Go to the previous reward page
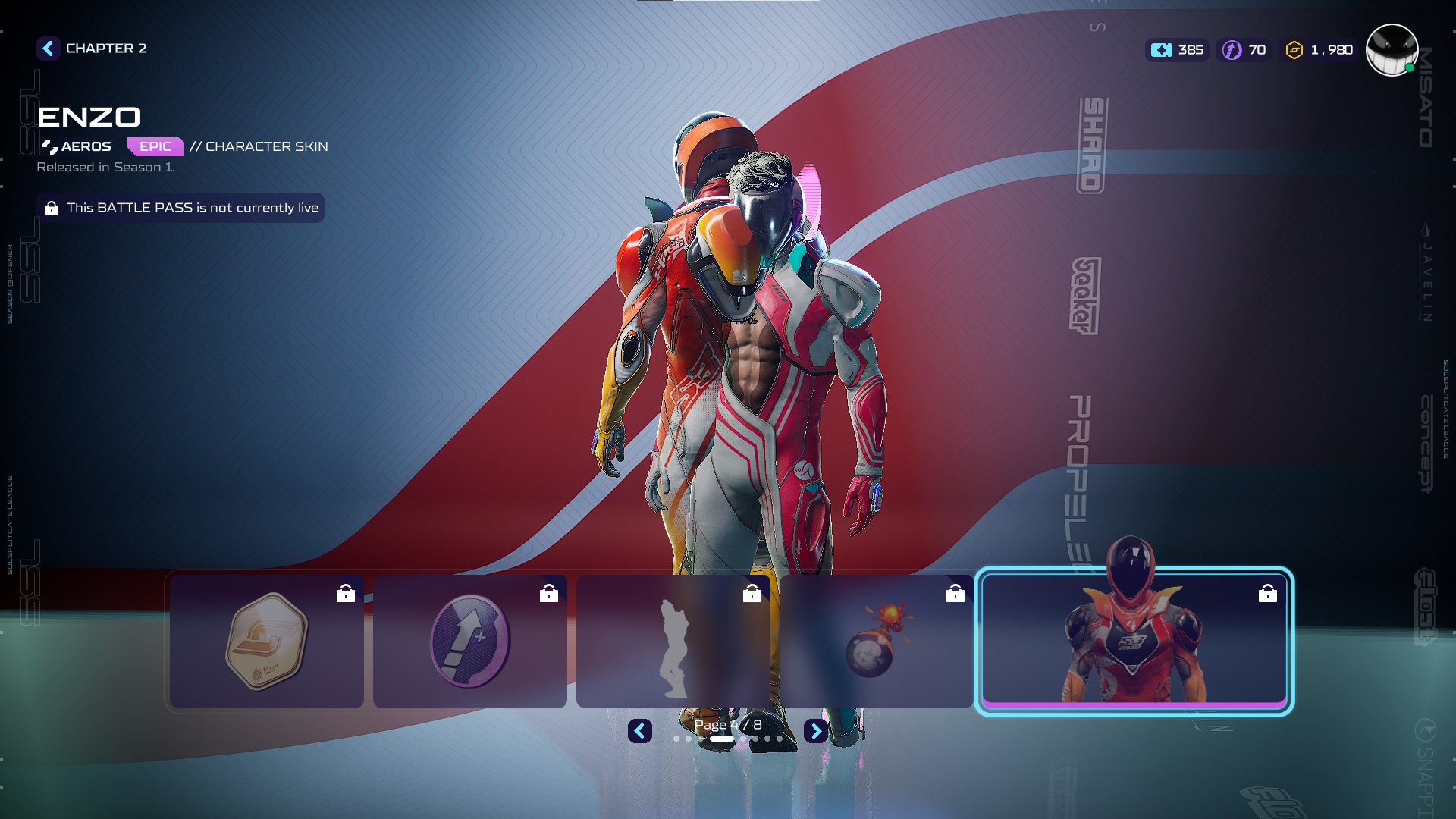 pos(640,731)
